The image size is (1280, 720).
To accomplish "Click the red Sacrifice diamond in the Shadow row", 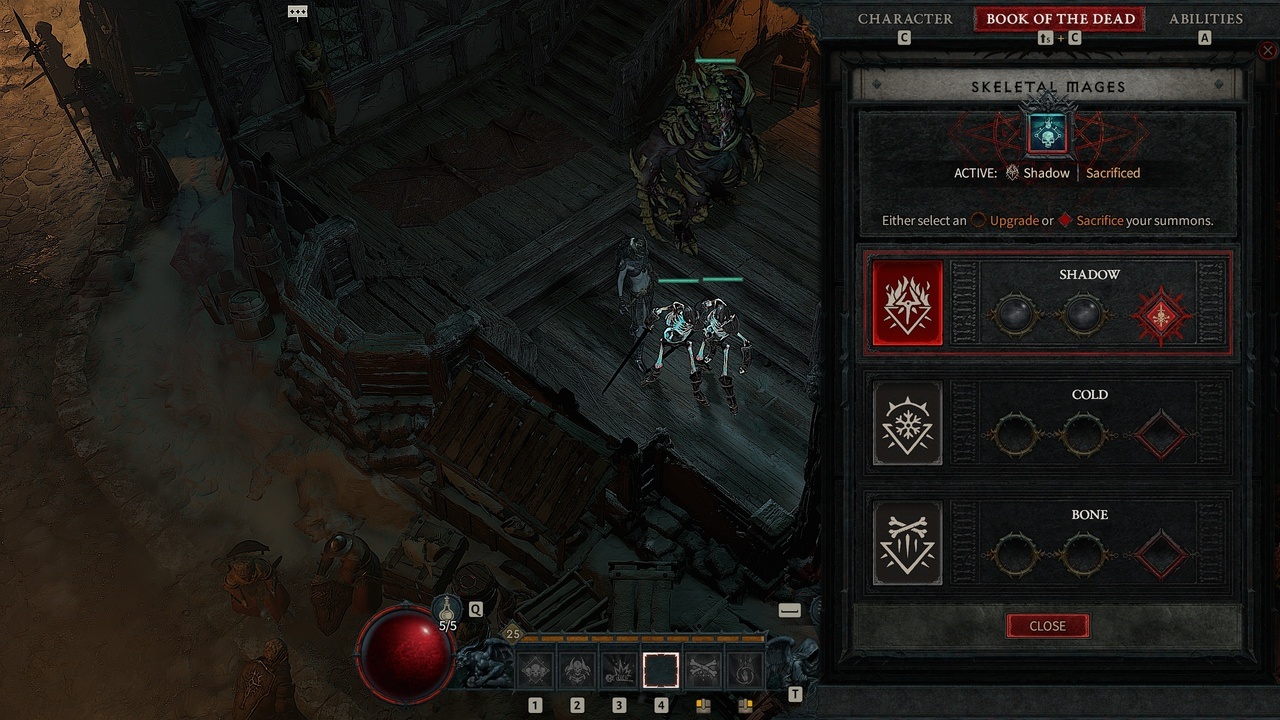I will pos(1160,316).
